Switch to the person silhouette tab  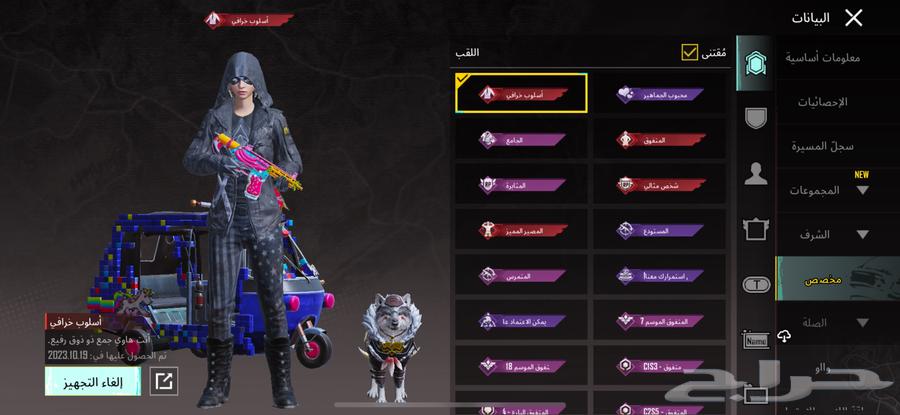(756, 174)
